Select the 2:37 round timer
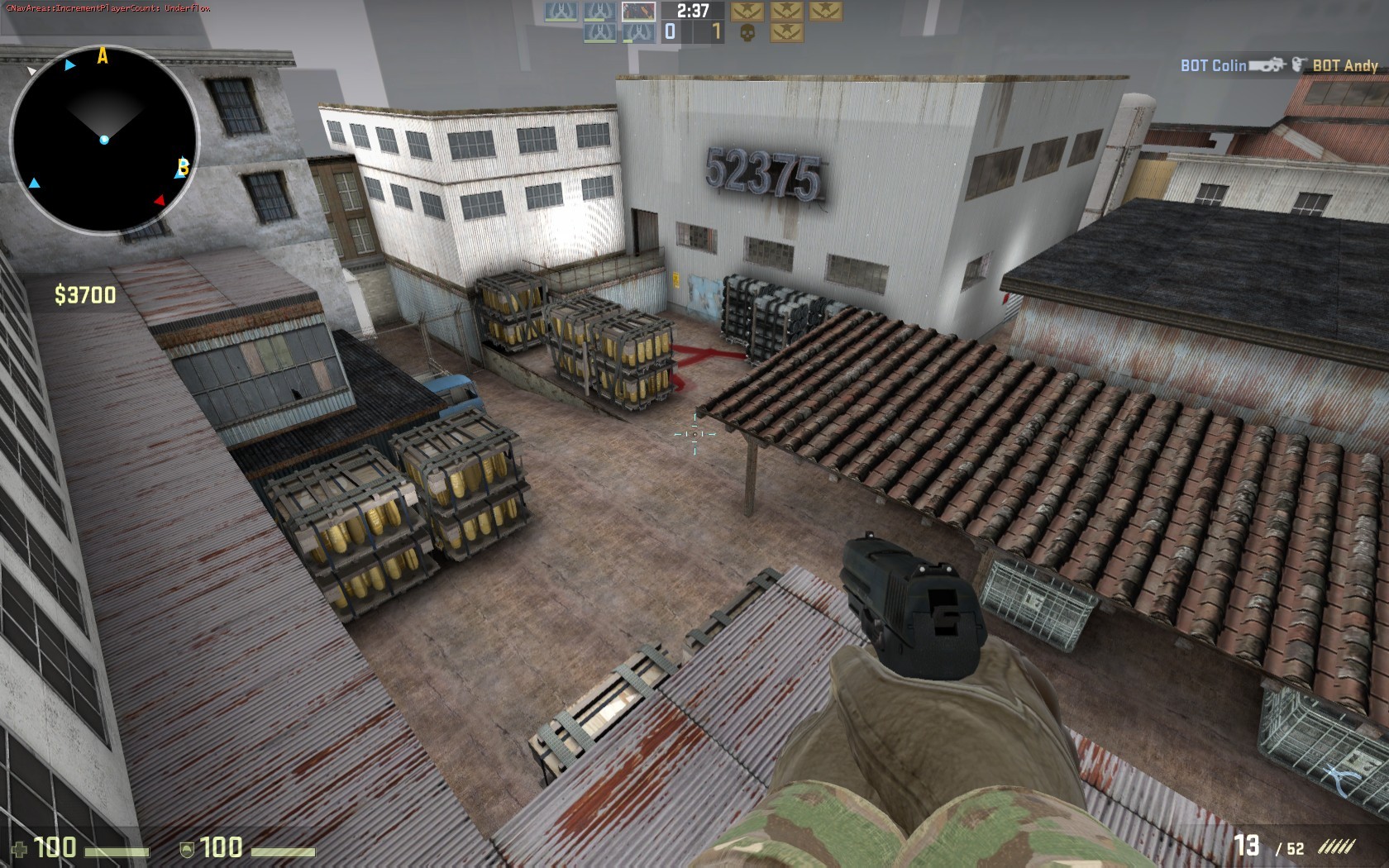This screenshot has height=868, width=1389. pyautogui.click(x=693, y=12)
